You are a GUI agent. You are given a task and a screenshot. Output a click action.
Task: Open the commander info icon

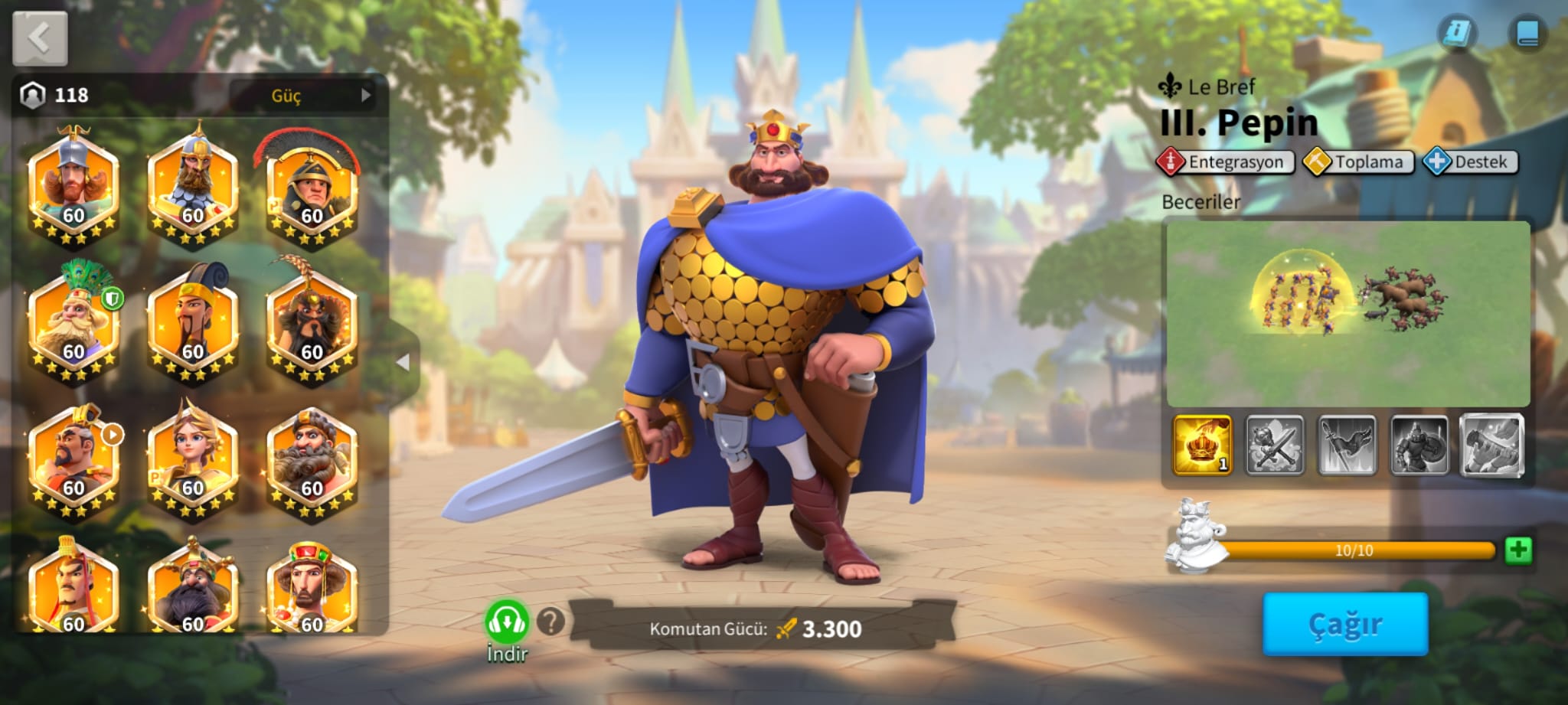pos(1457,33)
